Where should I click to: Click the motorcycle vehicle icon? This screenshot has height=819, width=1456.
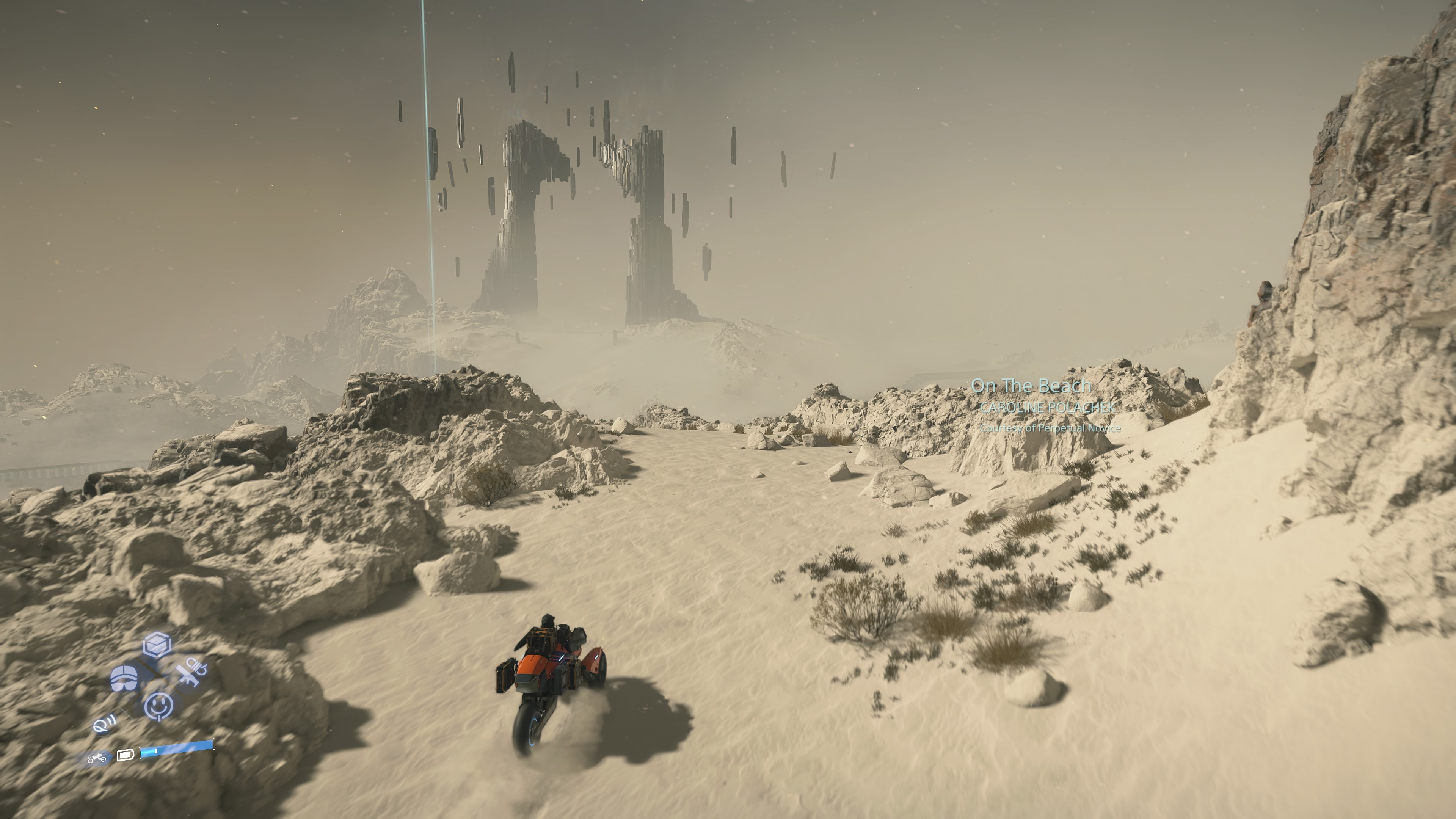(x=97, y=758)
